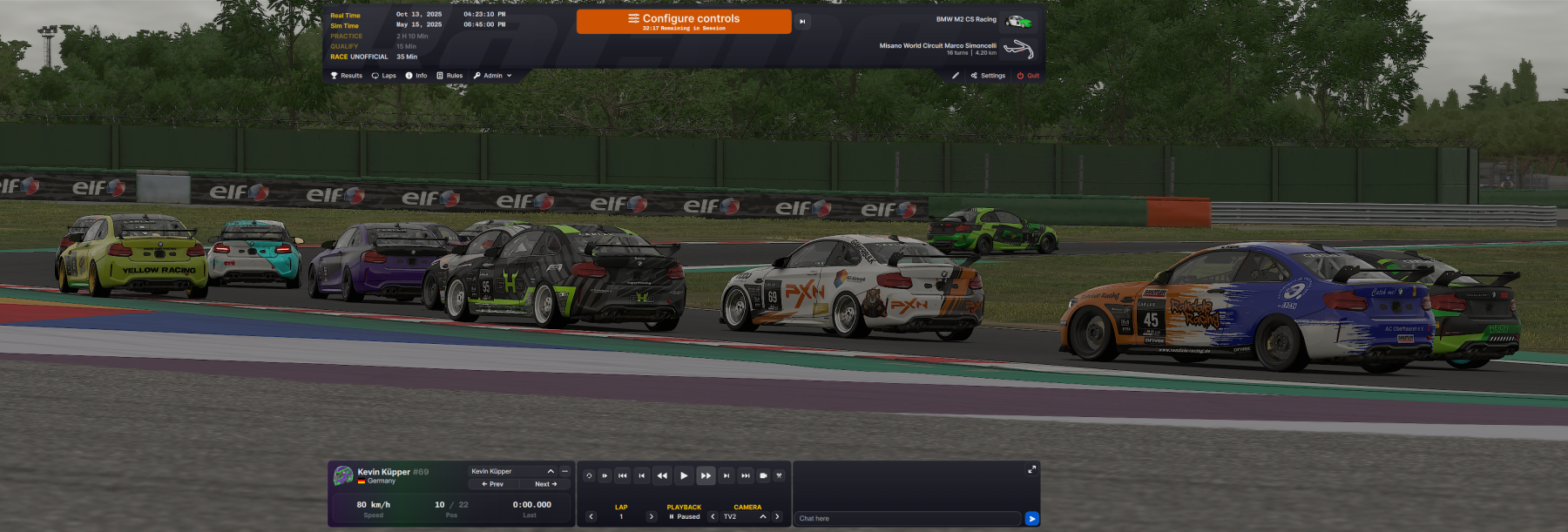Open the TV2 camera dropdown
Image resolution: width=1568 pixels, height=532 pixels.
coord(745,516)
